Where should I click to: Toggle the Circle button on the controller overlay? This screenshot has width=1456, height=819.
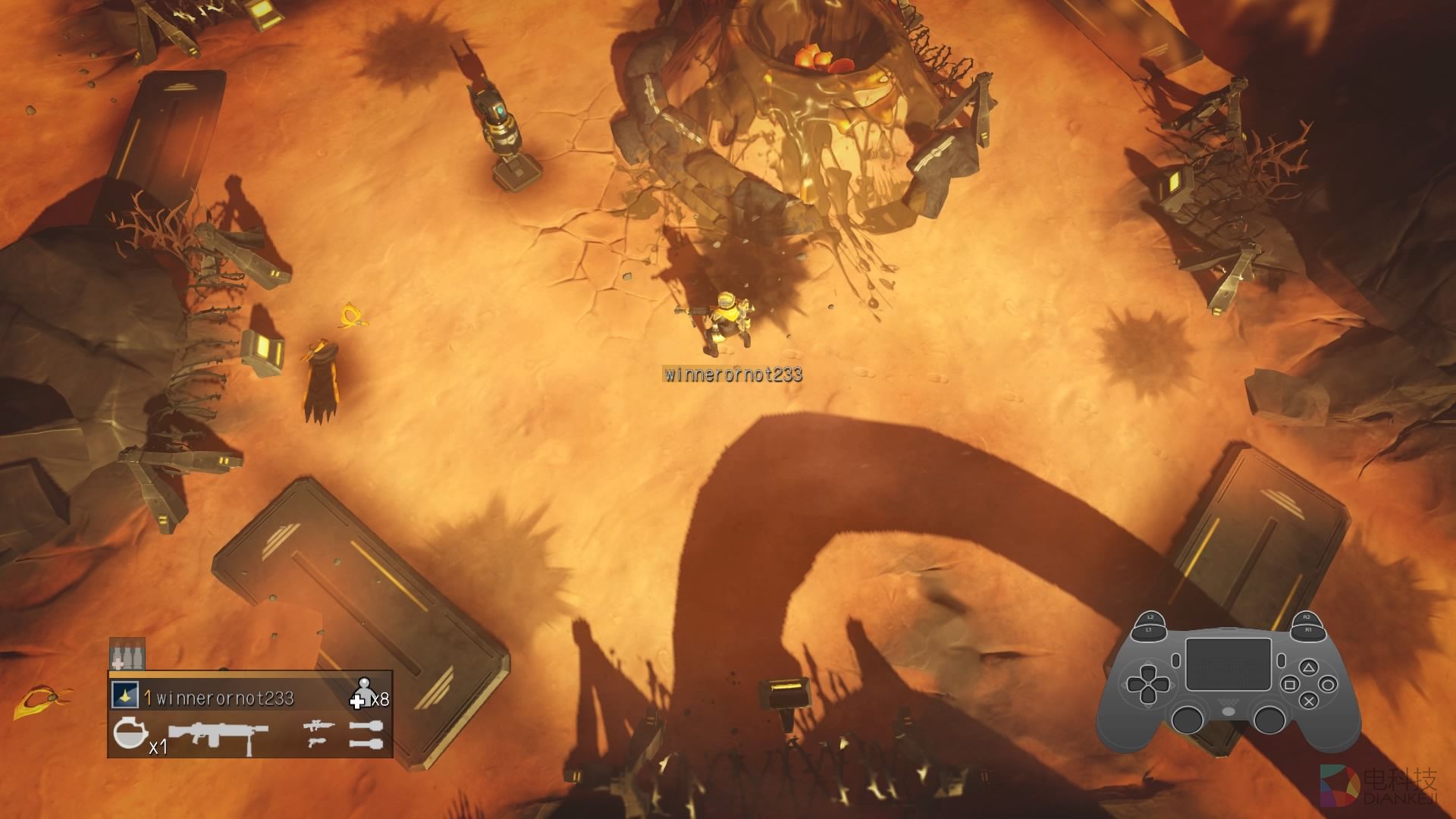(x=1328, y=684)
